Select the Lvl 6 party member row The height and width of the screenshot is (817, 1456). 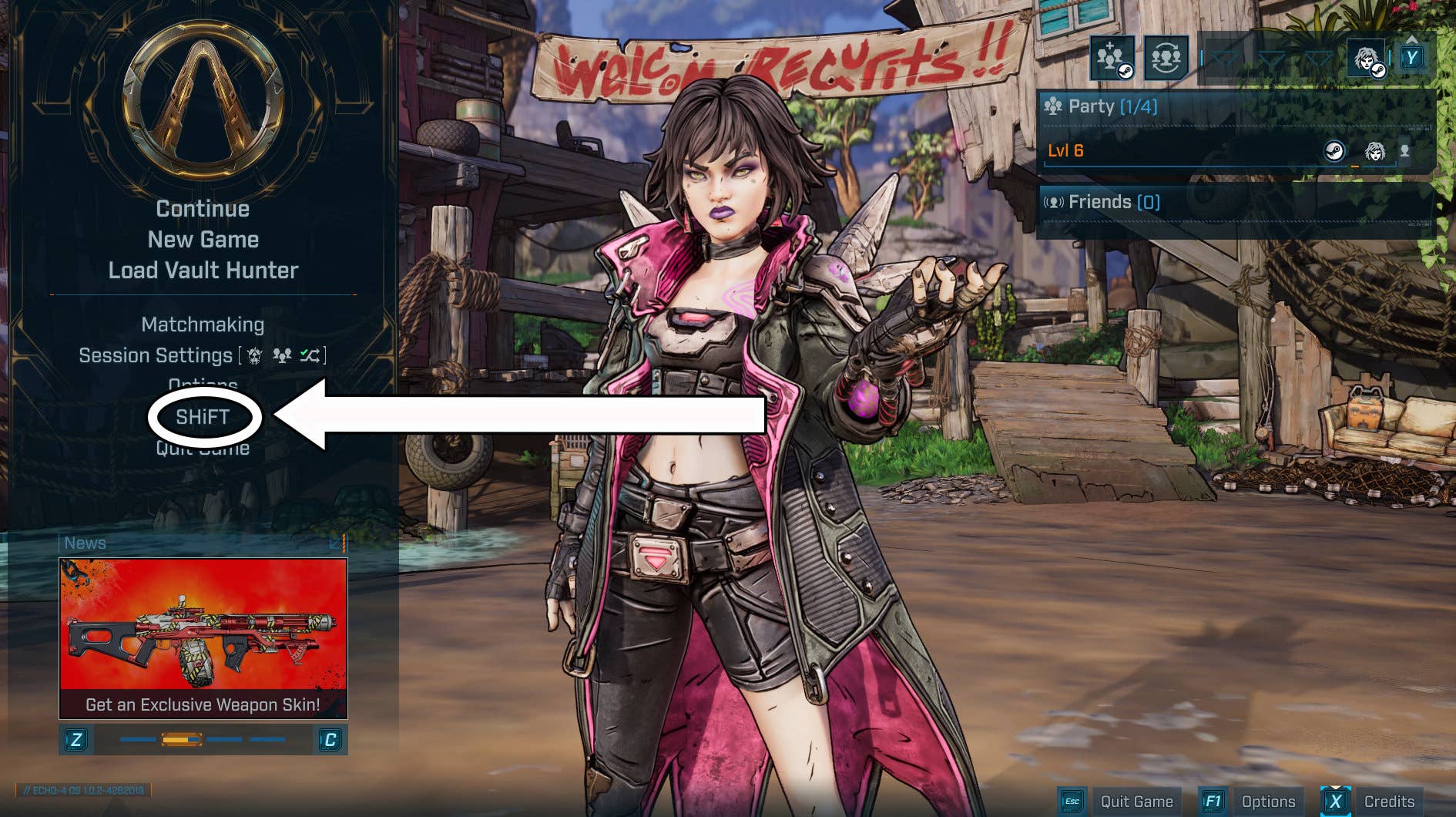coord(1186,151)
